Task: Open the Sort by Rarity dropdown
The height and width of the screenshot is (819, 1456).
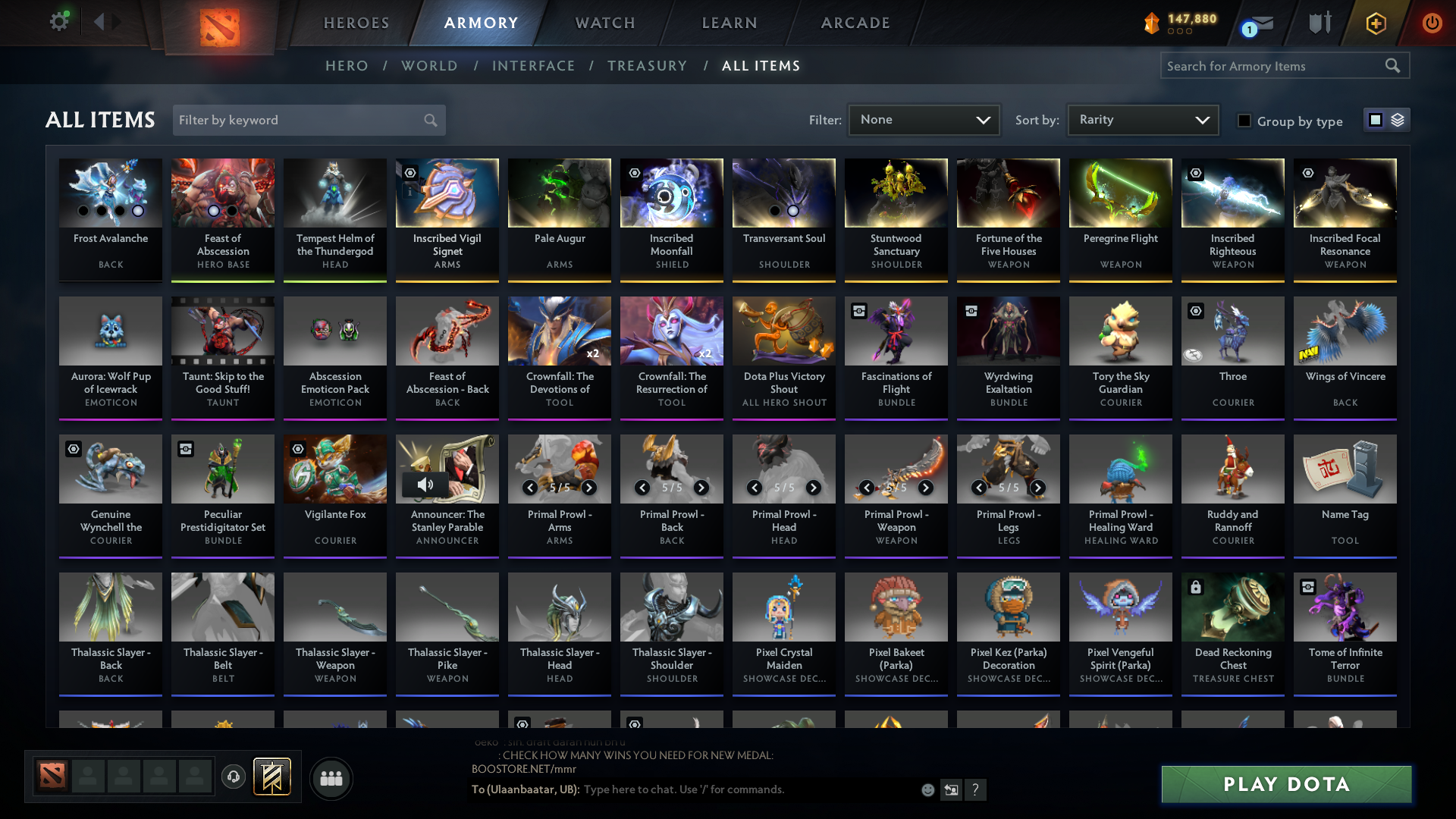Action: point(1142,120)
